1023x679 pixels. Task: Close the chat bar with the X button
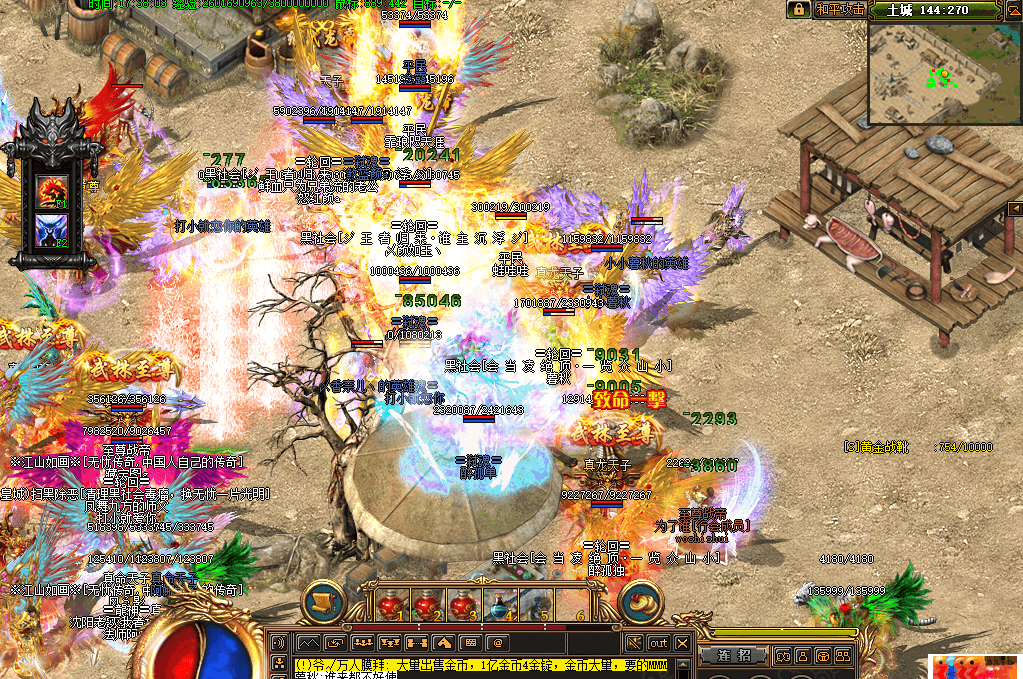click(683, 642)
